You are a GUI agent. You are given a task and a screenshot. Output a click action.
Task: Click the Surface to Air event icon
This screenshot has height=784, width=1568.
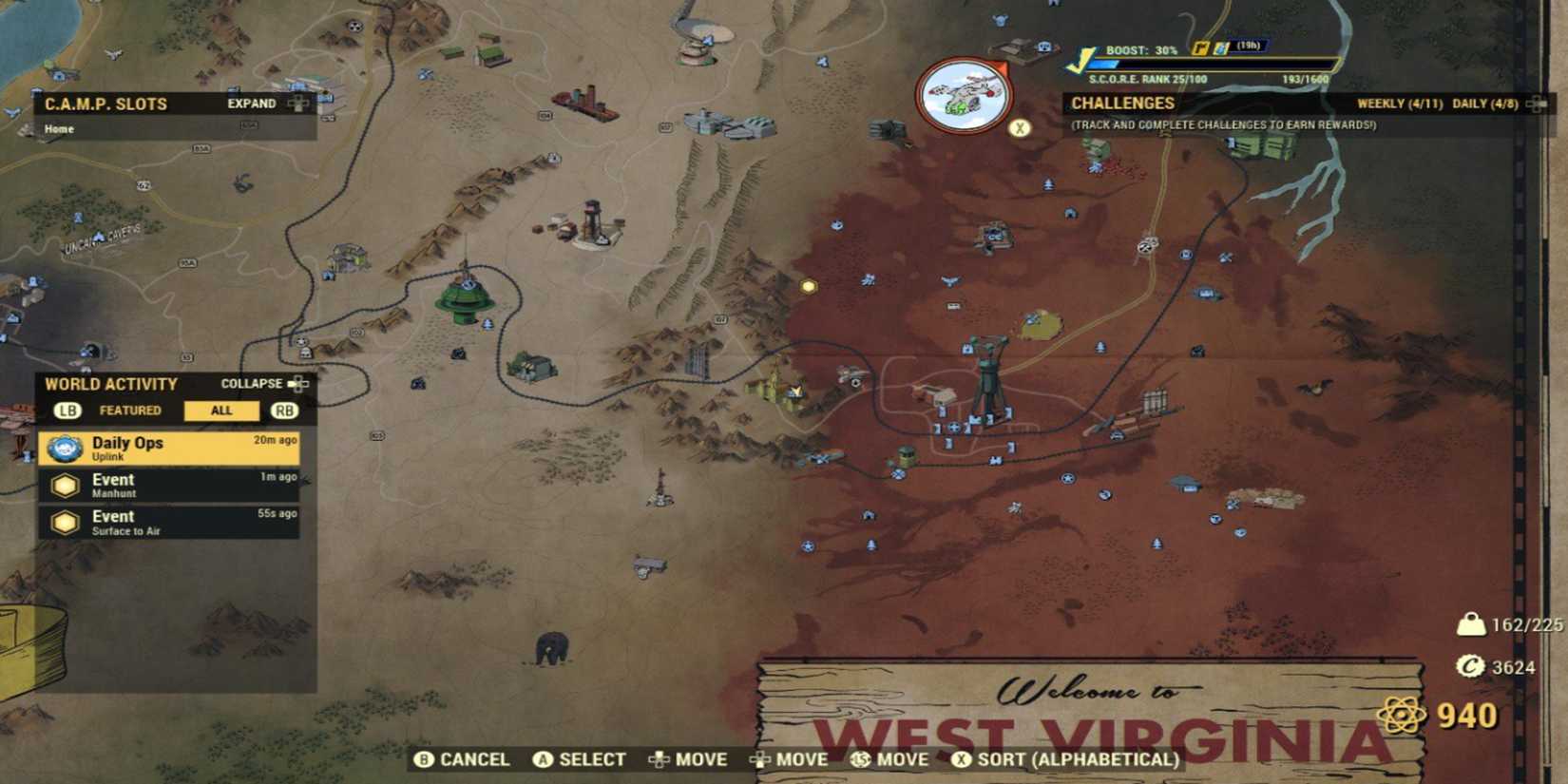pos(64,520)
